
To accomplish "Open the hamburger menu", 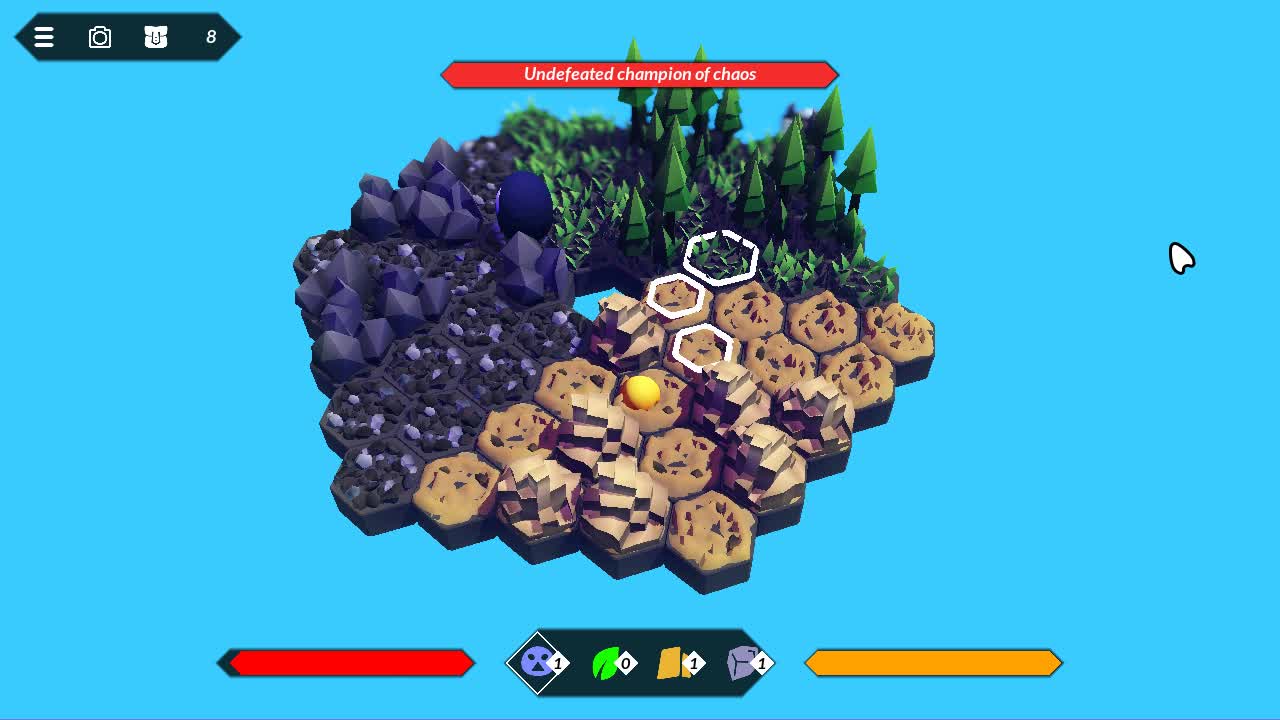I will [44, 37].
